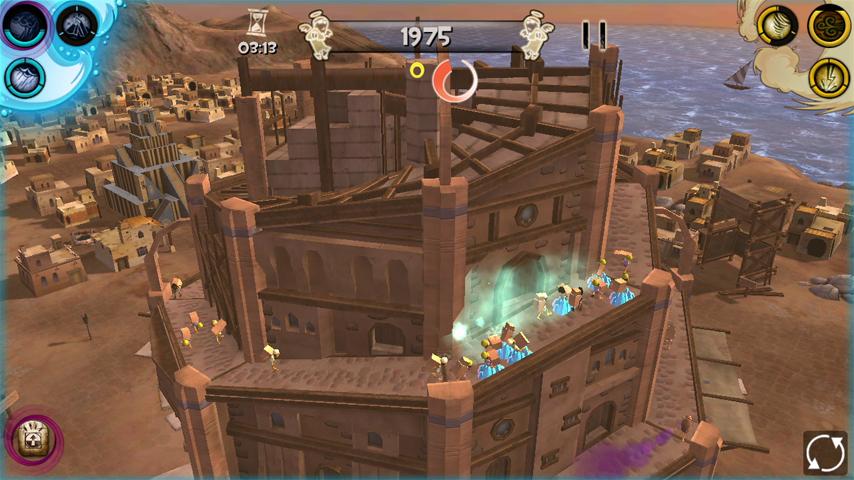
Task: Use the volcano-like dark water power
Action: pyautogui.click(x=76, y=25)
